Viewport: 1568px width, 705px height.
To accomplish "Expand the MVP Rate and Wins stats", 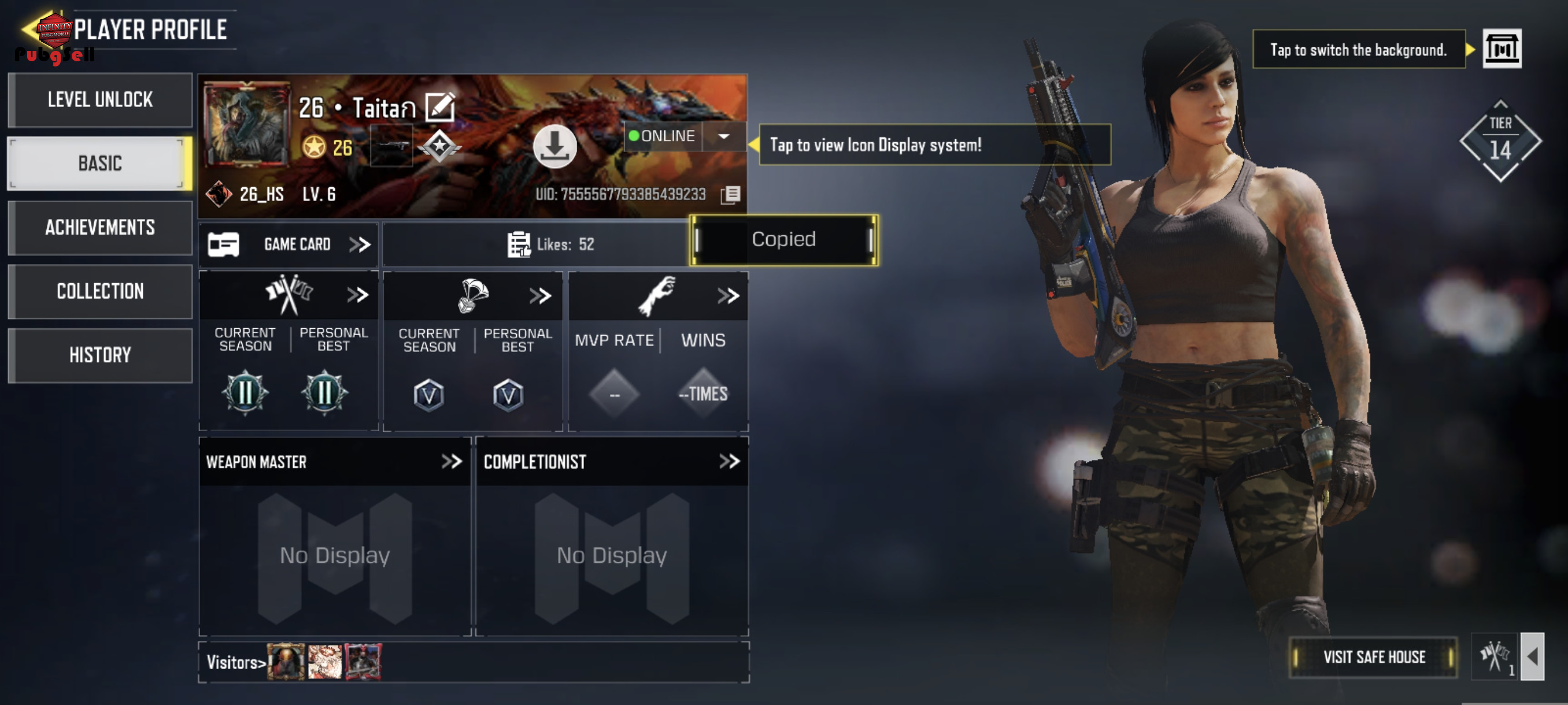I will click(728, 296).
